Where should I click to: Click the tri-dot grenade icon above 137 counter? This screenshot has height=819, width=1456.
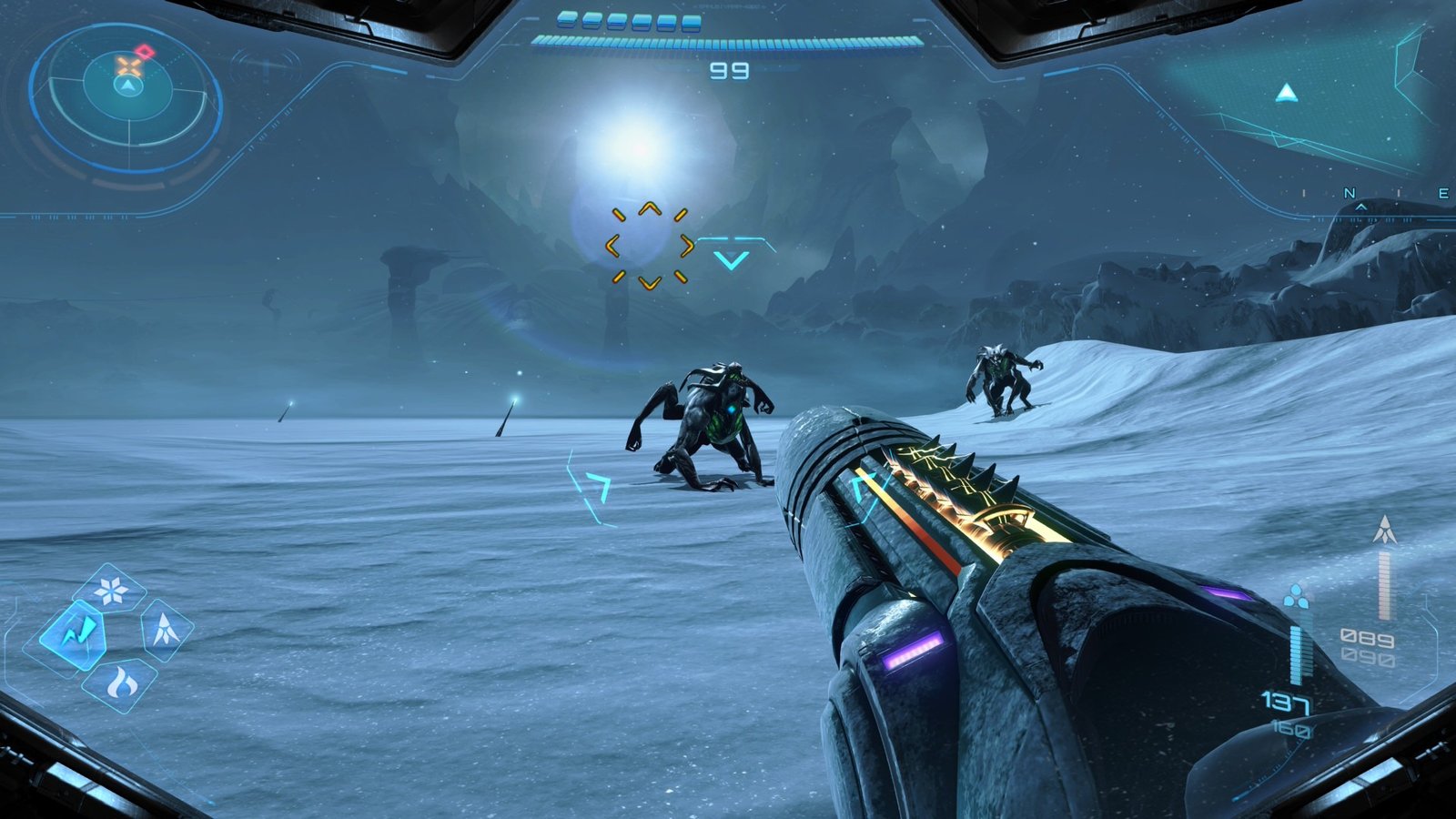(x=1297, y=596)
